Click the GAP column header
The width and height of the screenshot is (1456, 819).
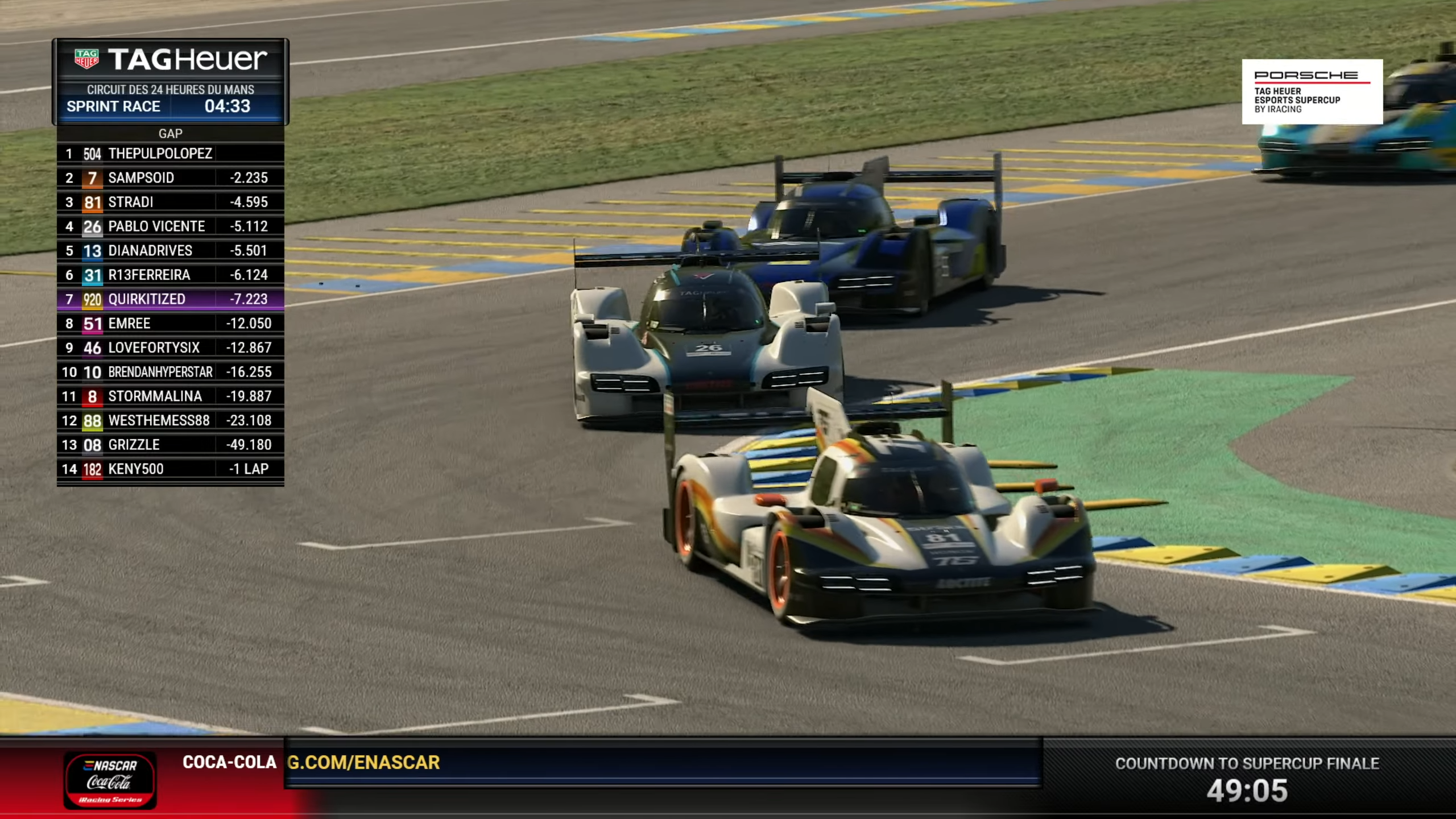pos(170,134)
